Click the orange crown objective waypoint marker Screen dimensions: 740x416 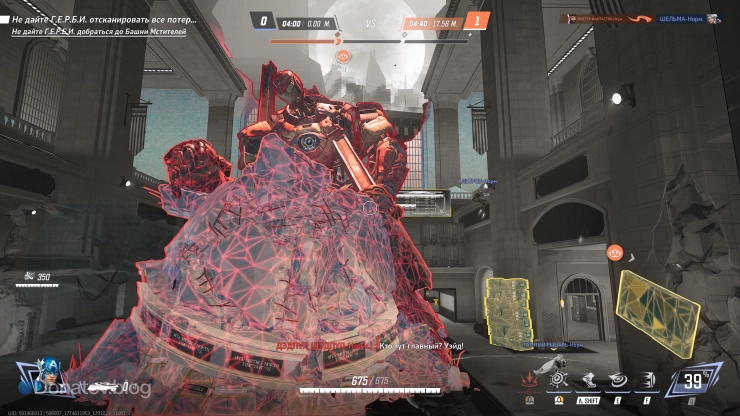[x=615, y=253]
